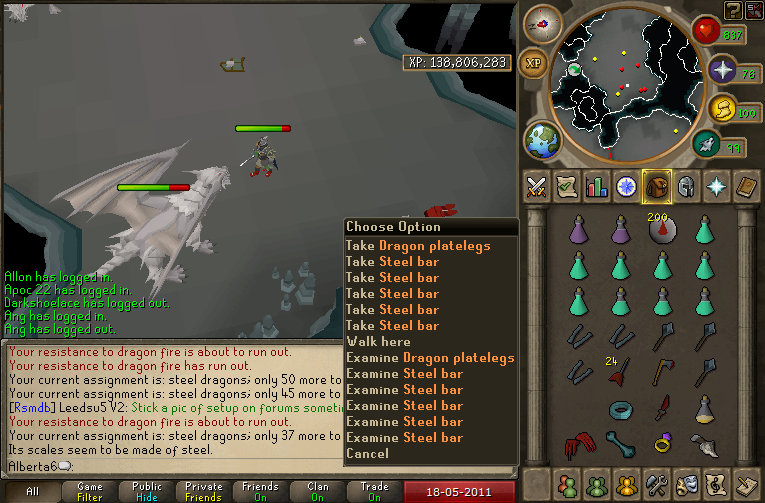The height and width of the screenshot is (503, 765).
Task: Open the world map globe
Action: point(541,140)
